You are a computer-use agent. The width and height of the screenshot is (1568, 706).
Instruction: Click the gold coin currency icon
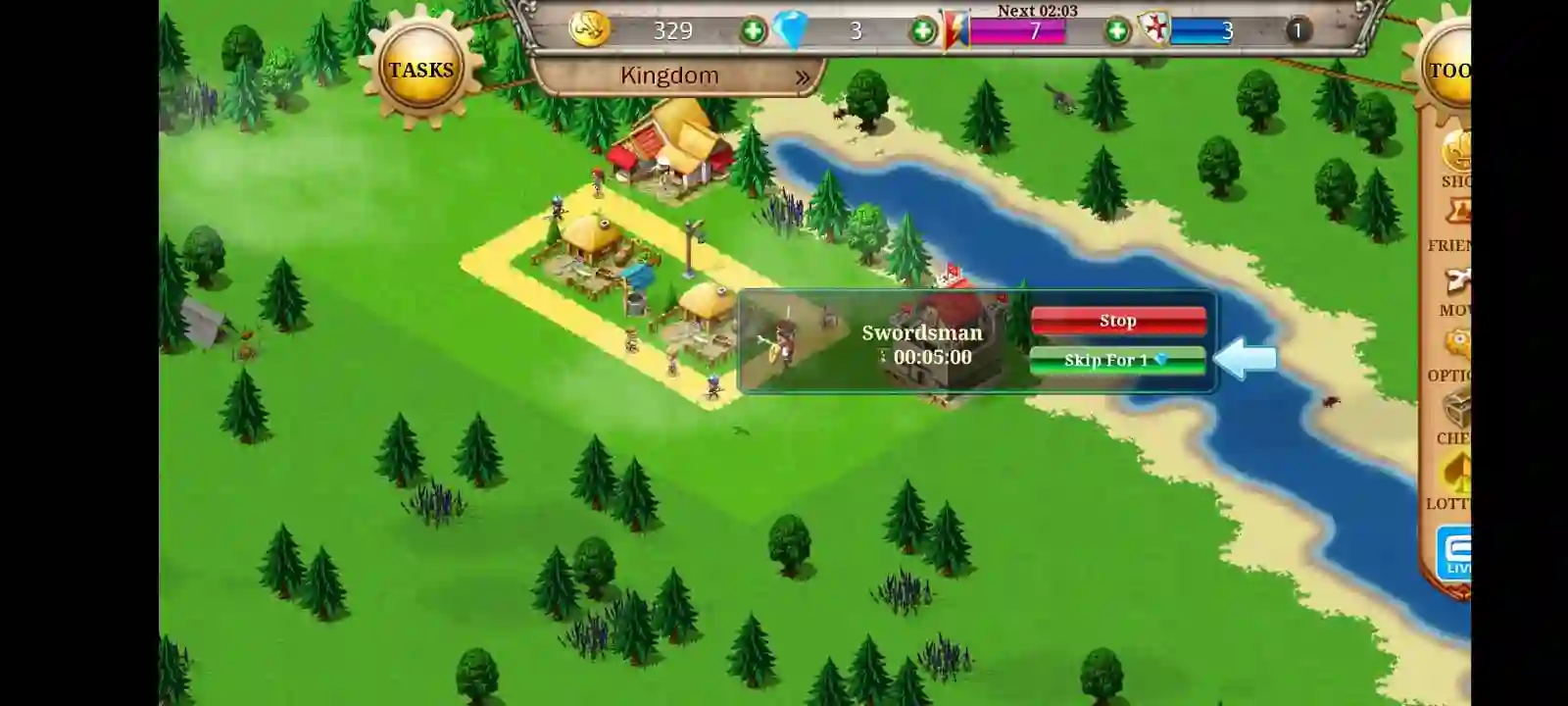(x=588, y=27)
